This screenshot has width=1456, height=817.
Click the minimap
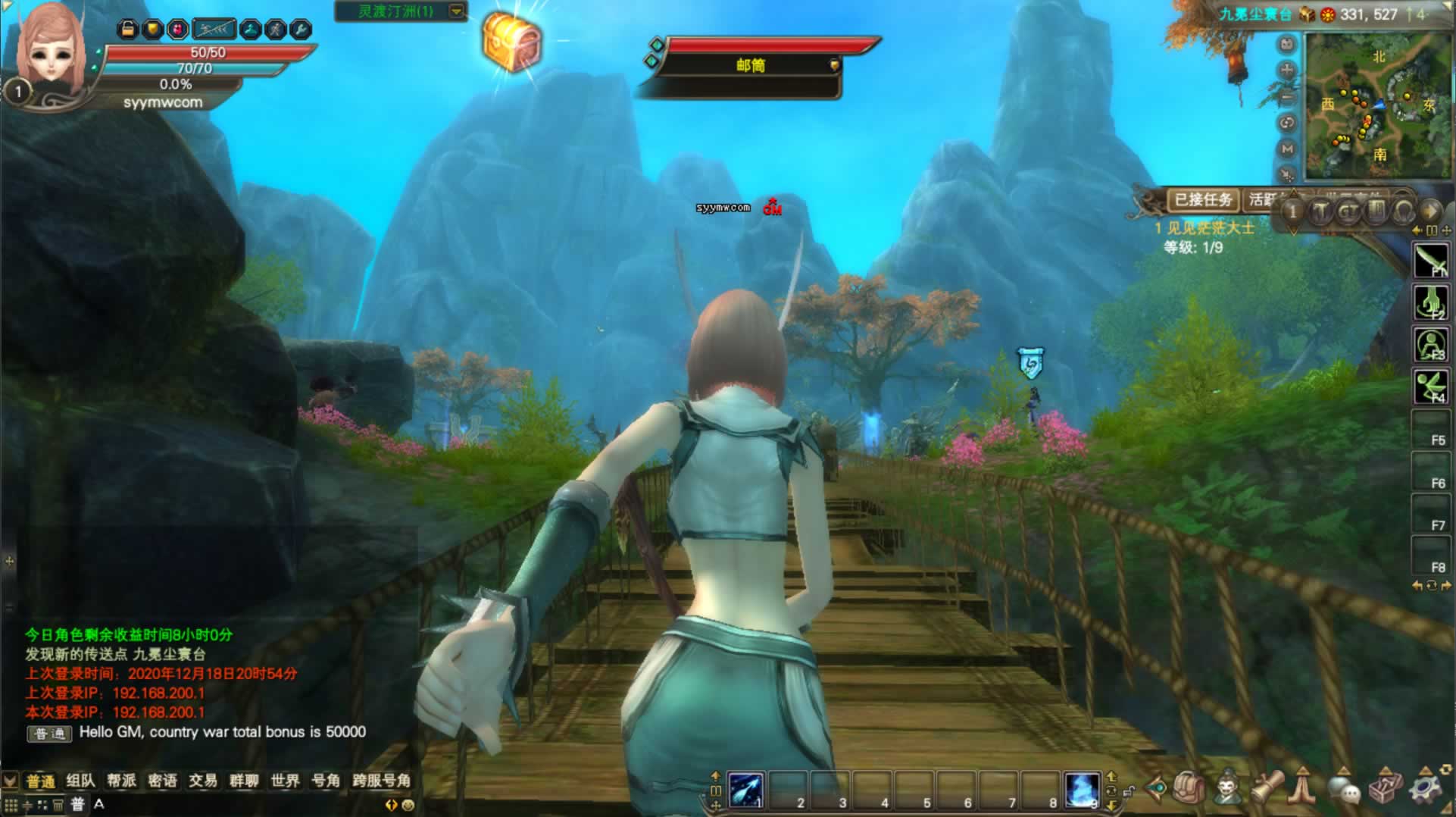1376,105
